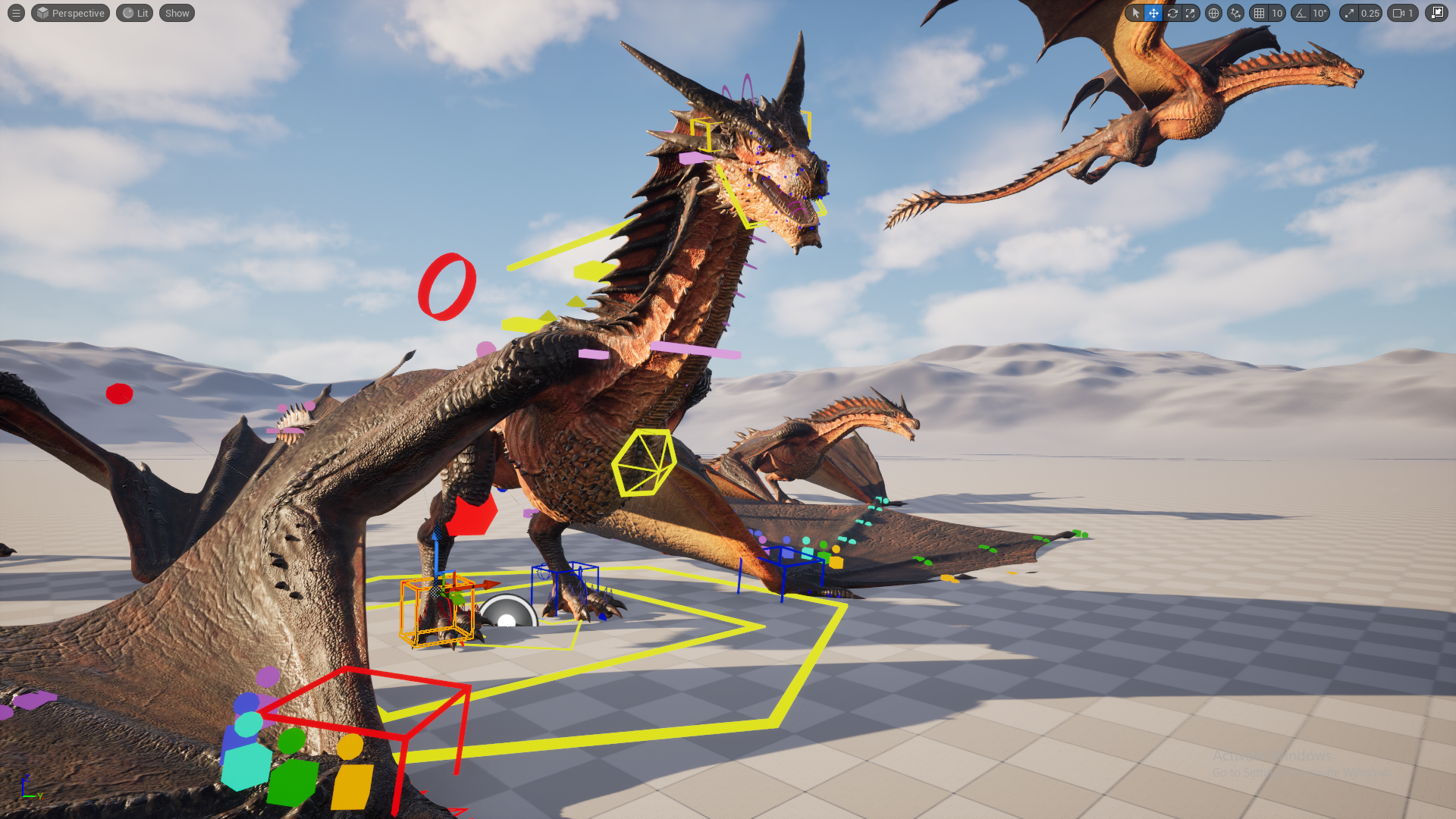
Task: Choose the translate move tool
Action: pos(1153,13)
